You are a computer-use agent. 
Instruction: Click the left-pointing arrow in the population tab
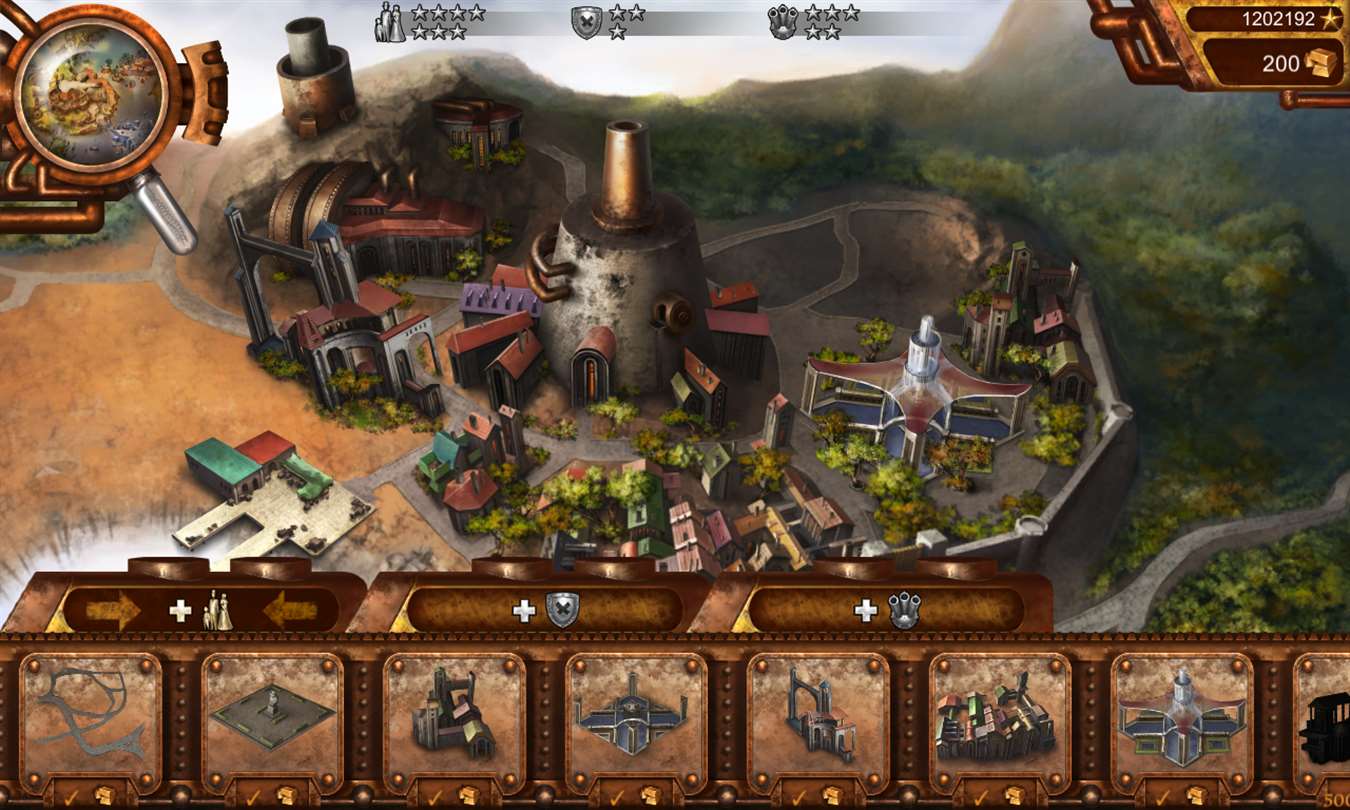pyautogui.click(x=290, y=610)
